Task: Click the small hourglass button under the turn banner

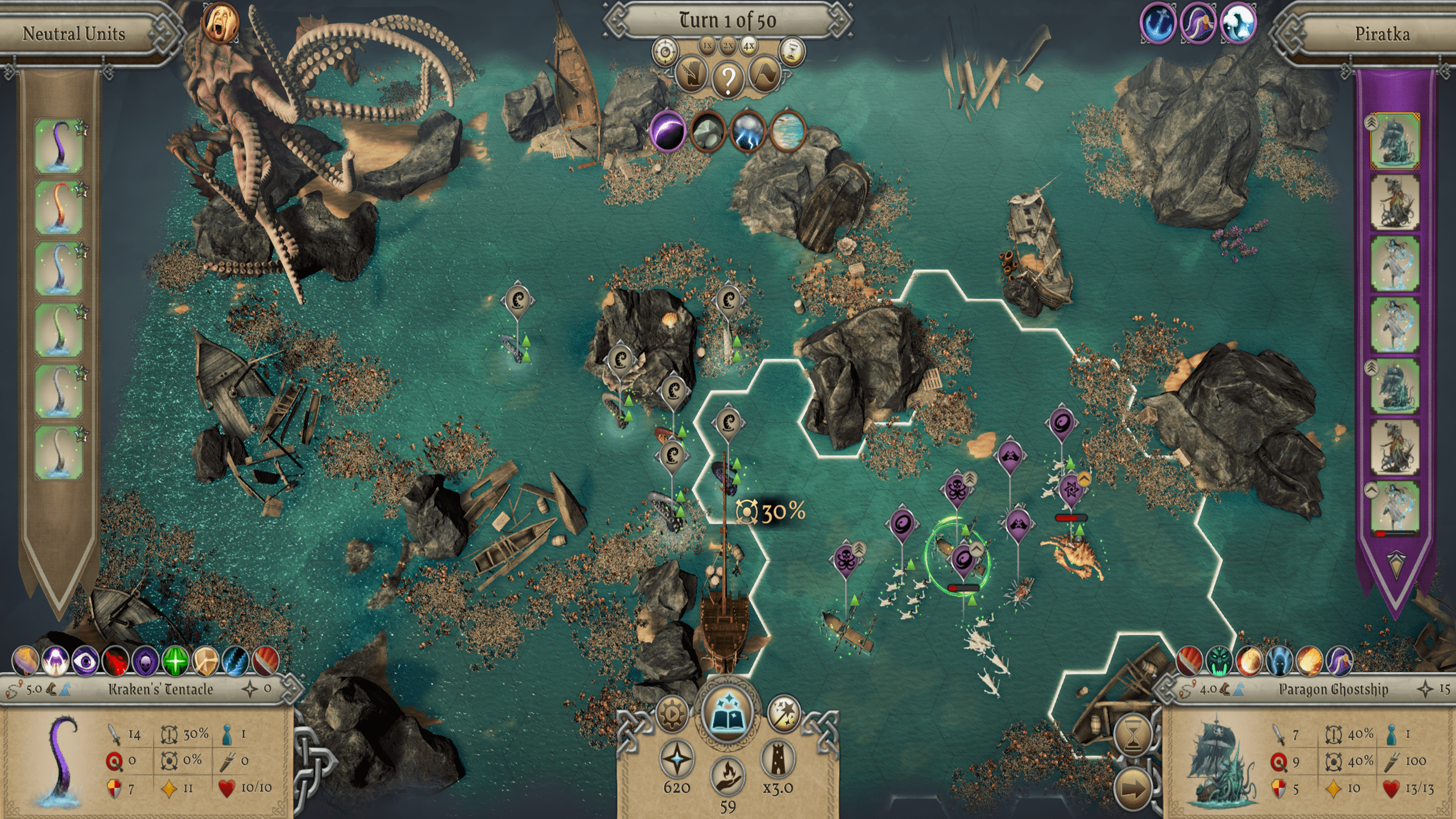Action: click(x=791, y=52)
